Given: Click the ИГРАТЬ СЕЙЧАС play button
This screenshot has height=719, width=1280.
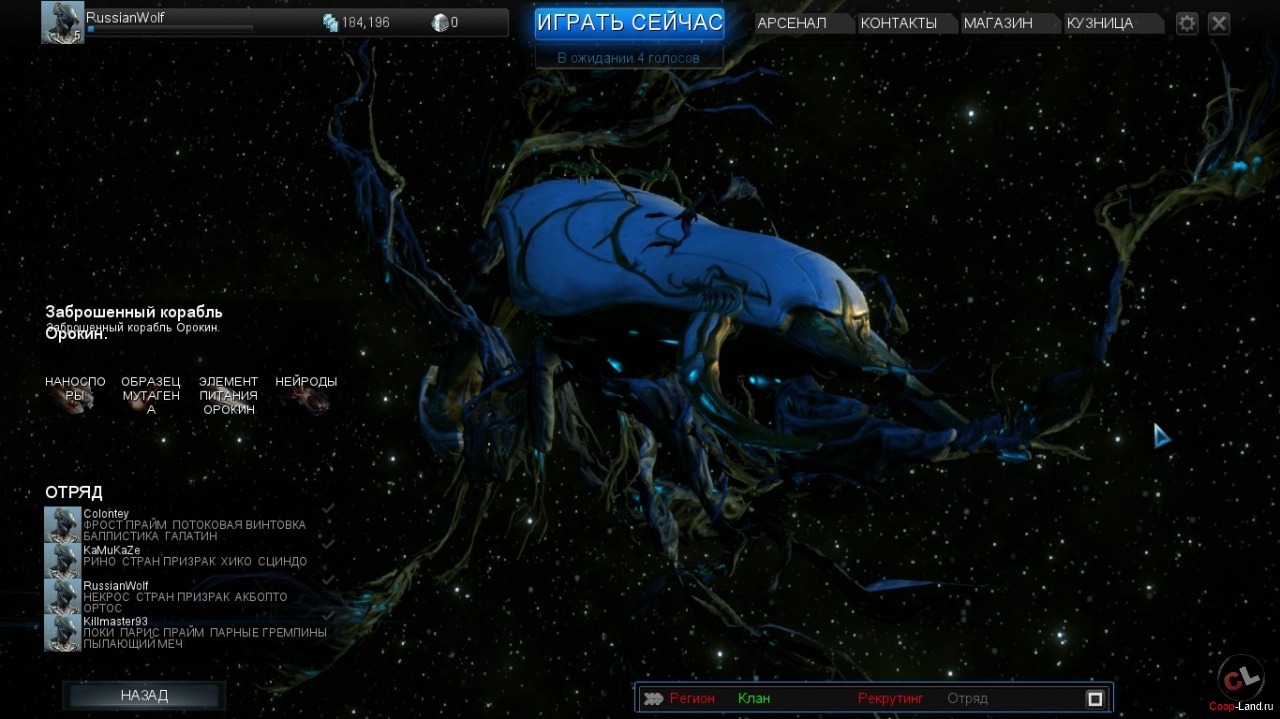Looking at the screenshot, I should click(x=629, y=23).
